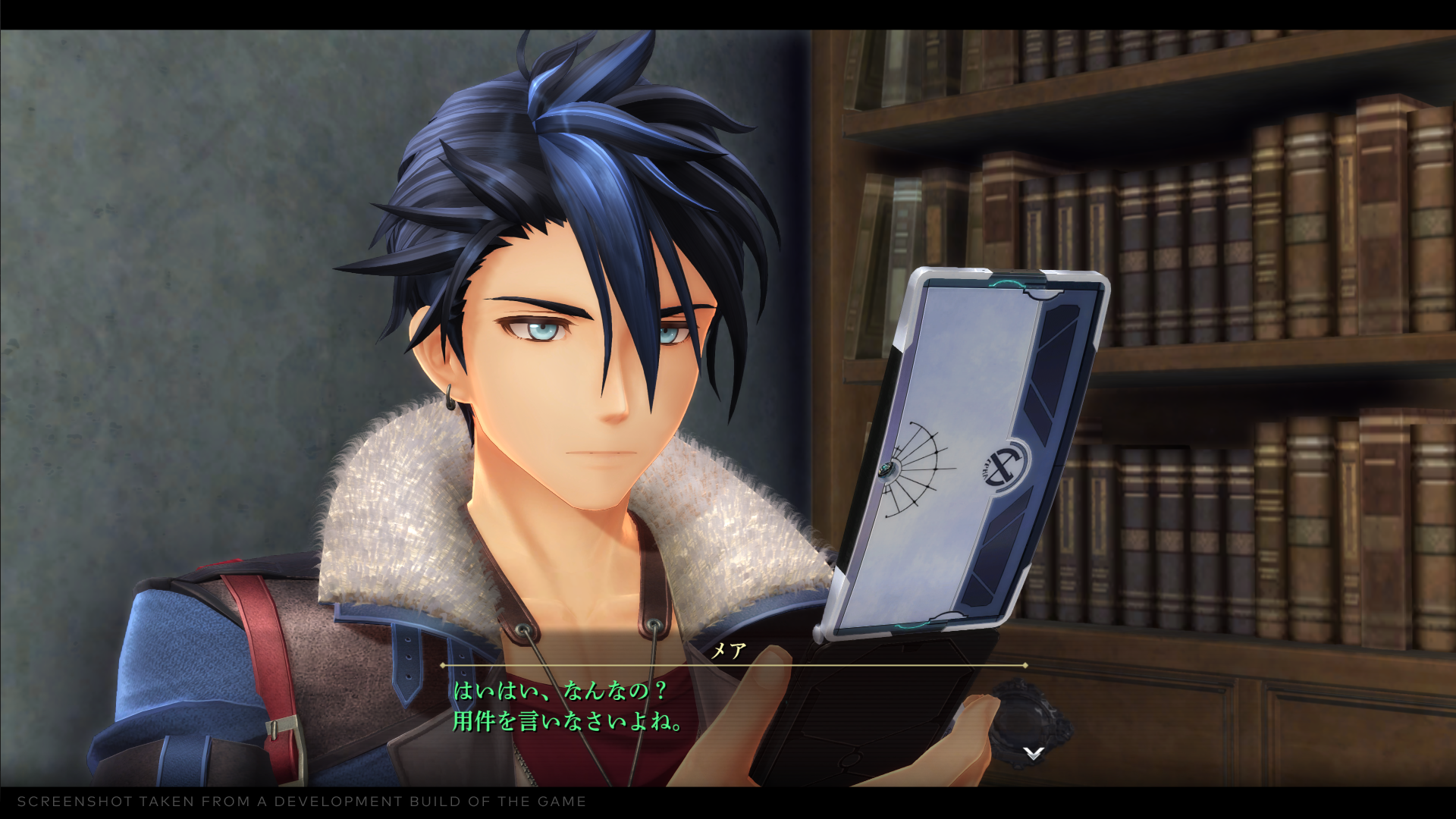
Task: Click the teal corner accent on the device frame
Action: point(1006,283)
